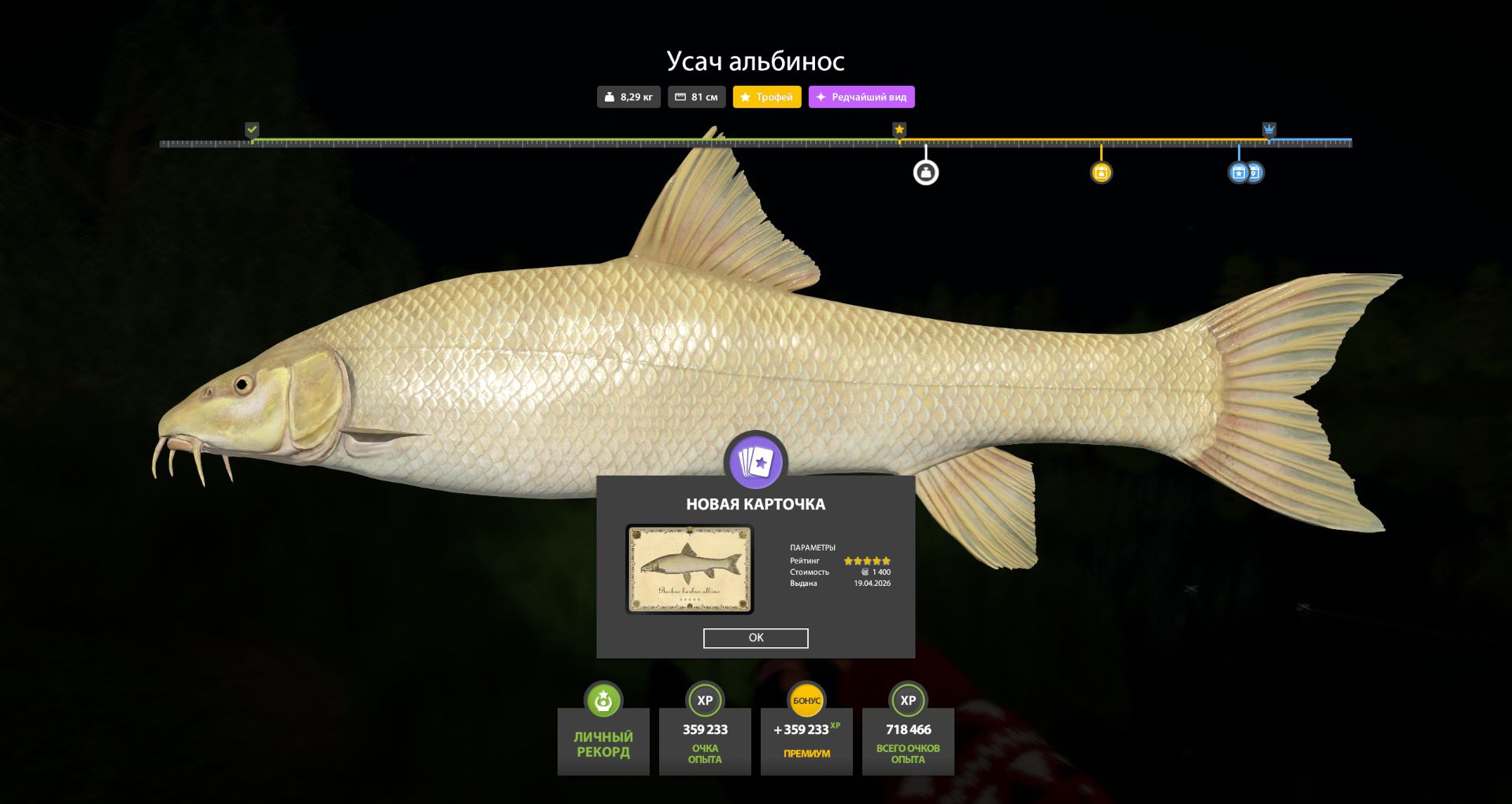Open the Личный рекорд personal record tile
The height and width of the screenshot is (804, 1512).
[x=603, y=739]
